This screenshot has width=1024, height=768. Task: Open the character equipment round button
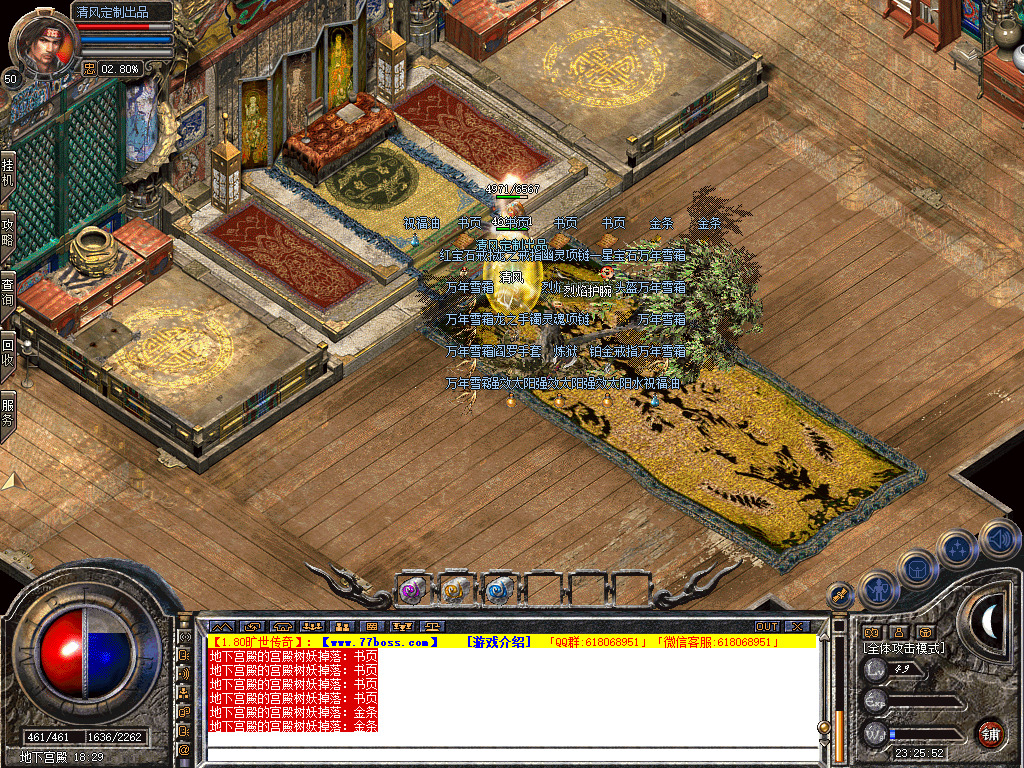point(877,588)
